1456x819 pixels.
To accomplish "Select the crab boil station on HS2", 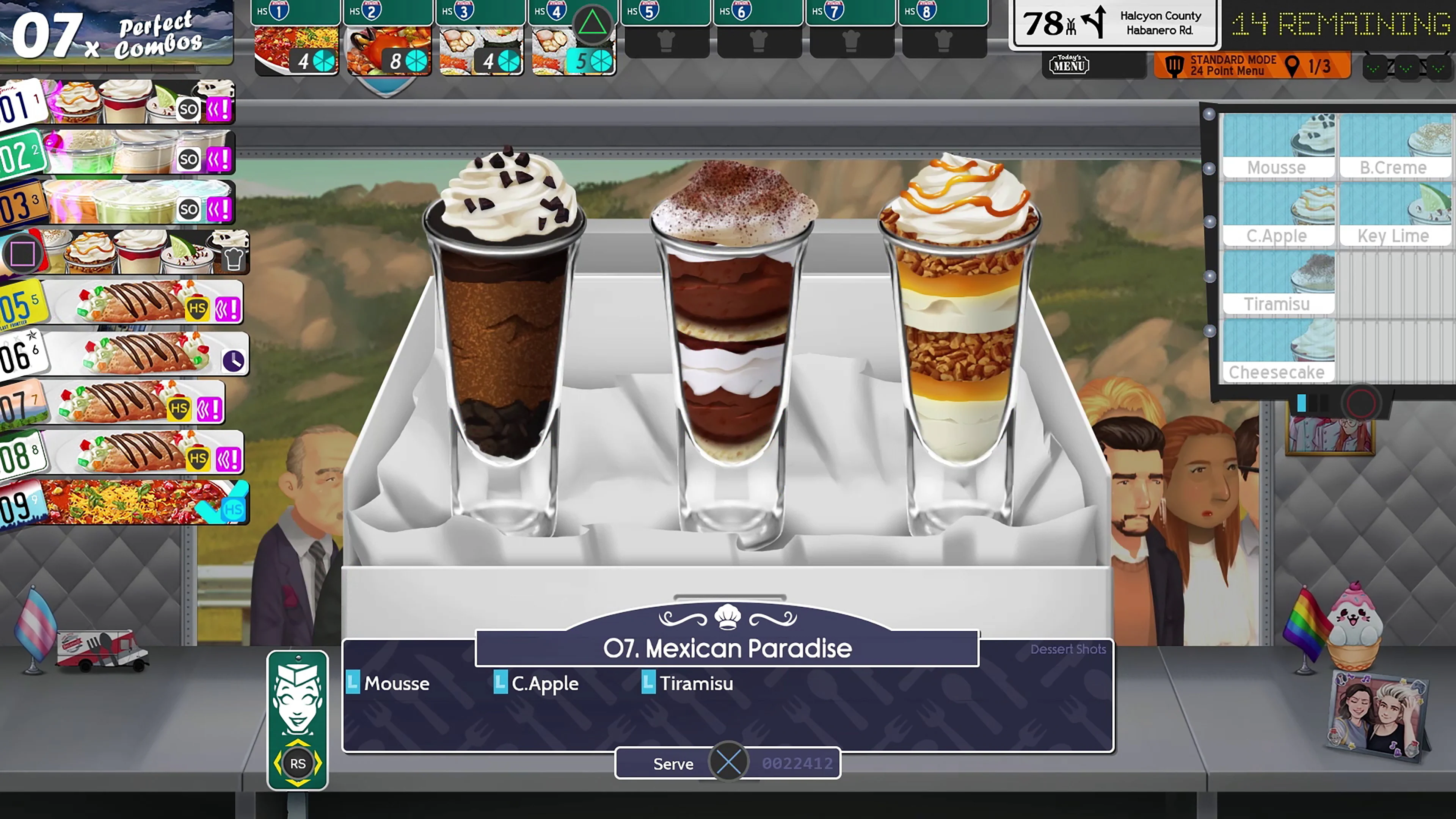I will click(388, 48).
